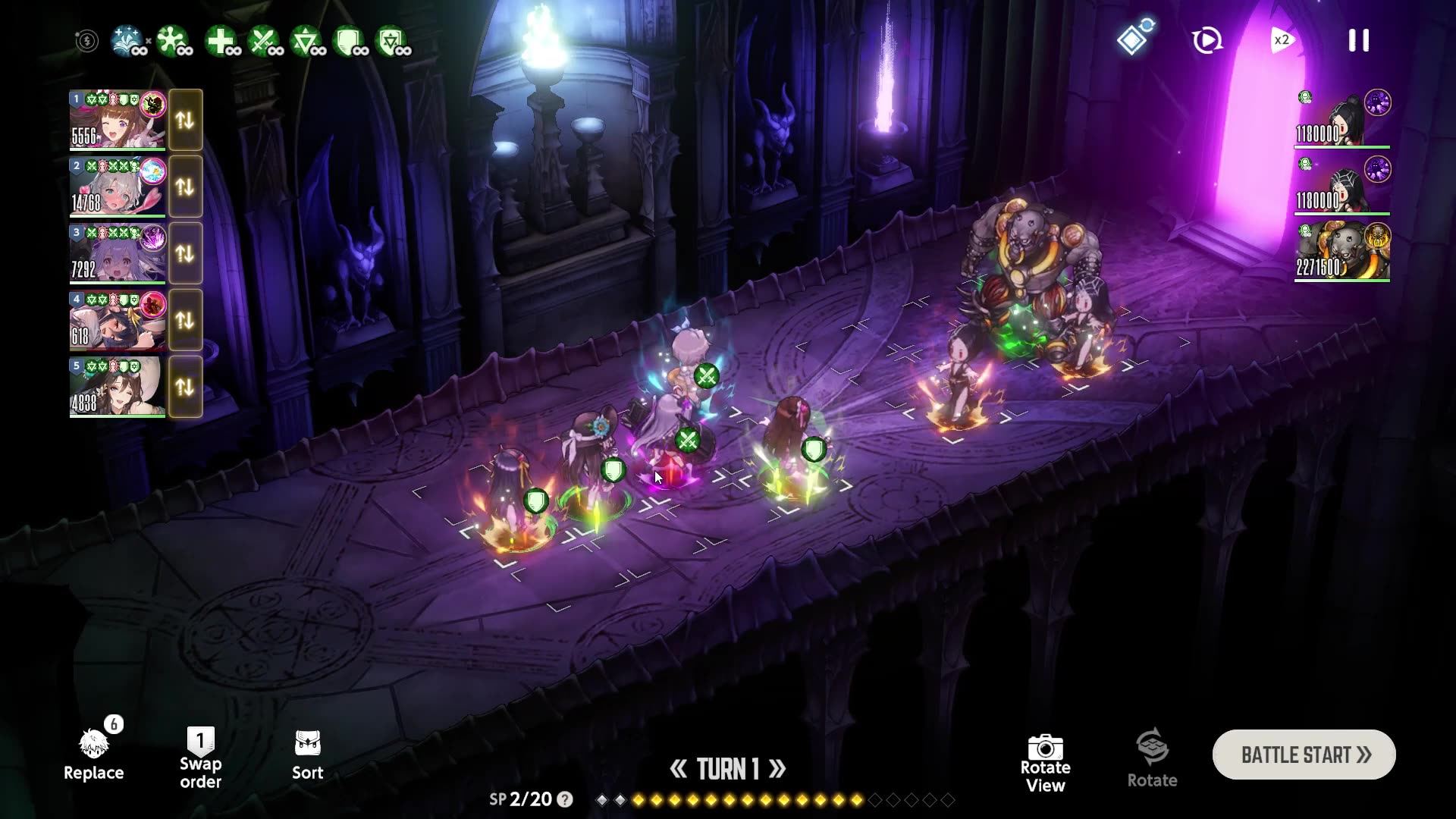Image resolution: width=1456 pixels, height=819 pixels.
Task: Open the Replace character option
Action: point(94,755)
